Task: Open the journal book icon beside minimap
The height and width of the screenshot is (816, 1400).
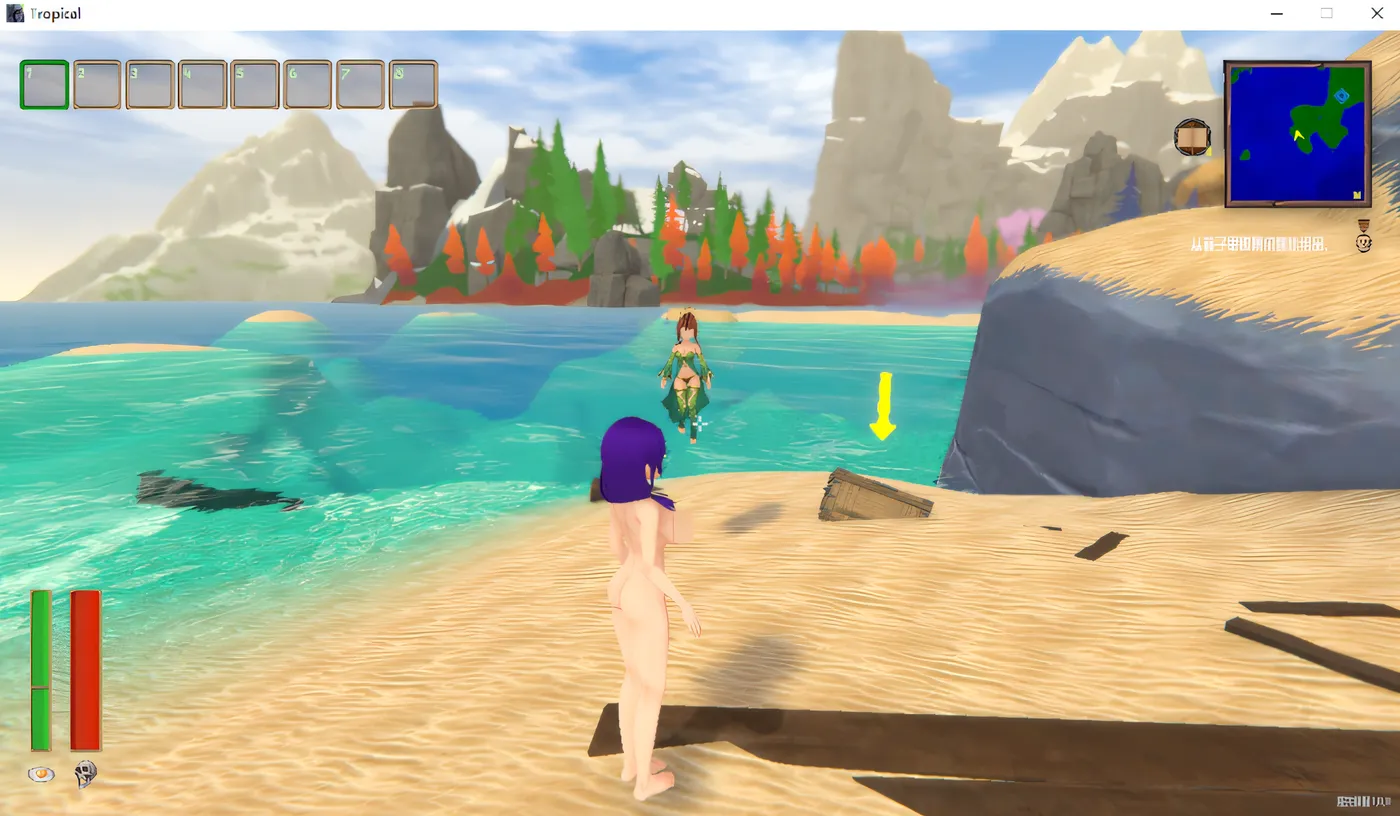Action: point(1193,137)
